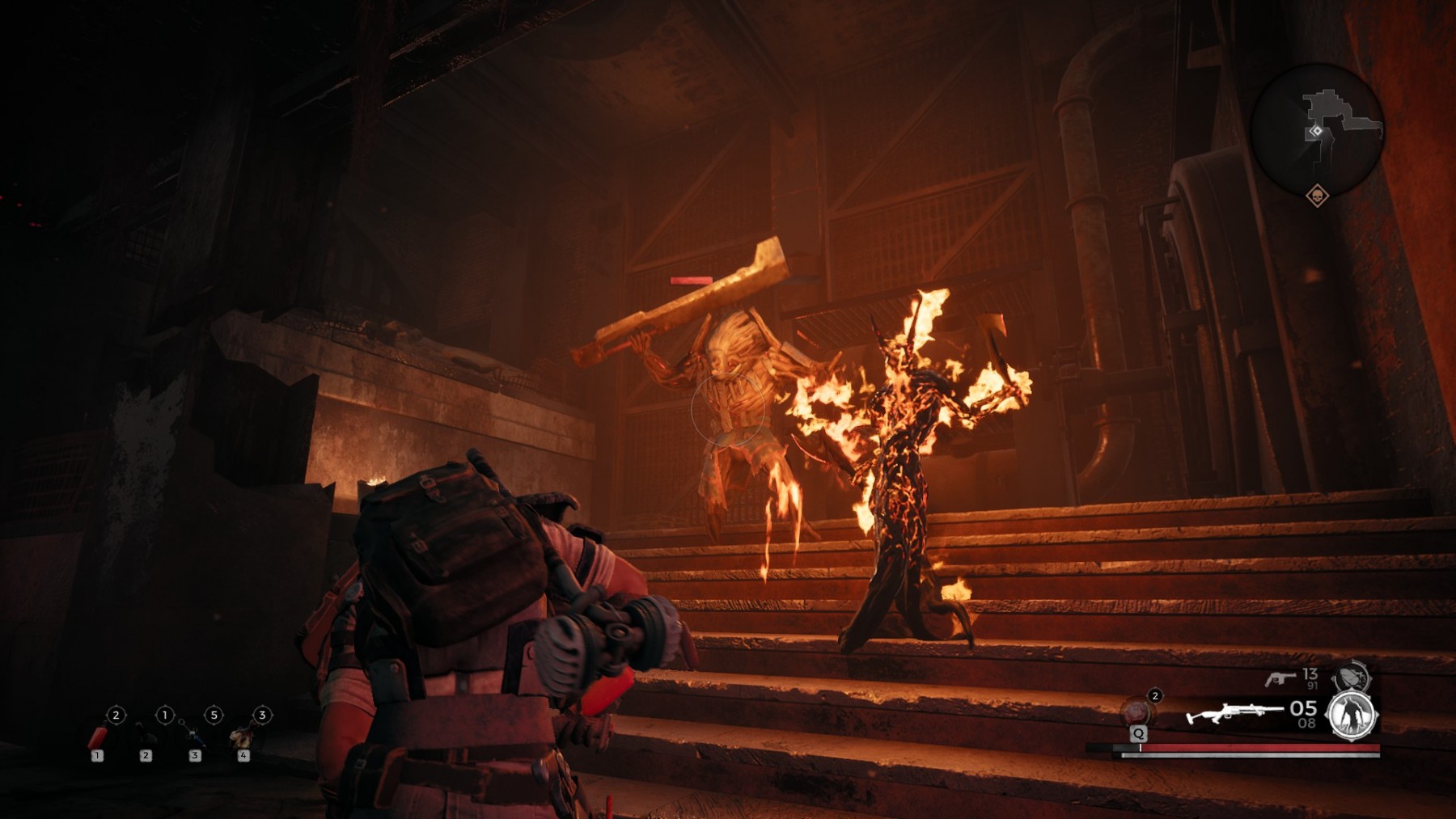Activate the large creature-silhouette weapon mod

point(1351,716)
